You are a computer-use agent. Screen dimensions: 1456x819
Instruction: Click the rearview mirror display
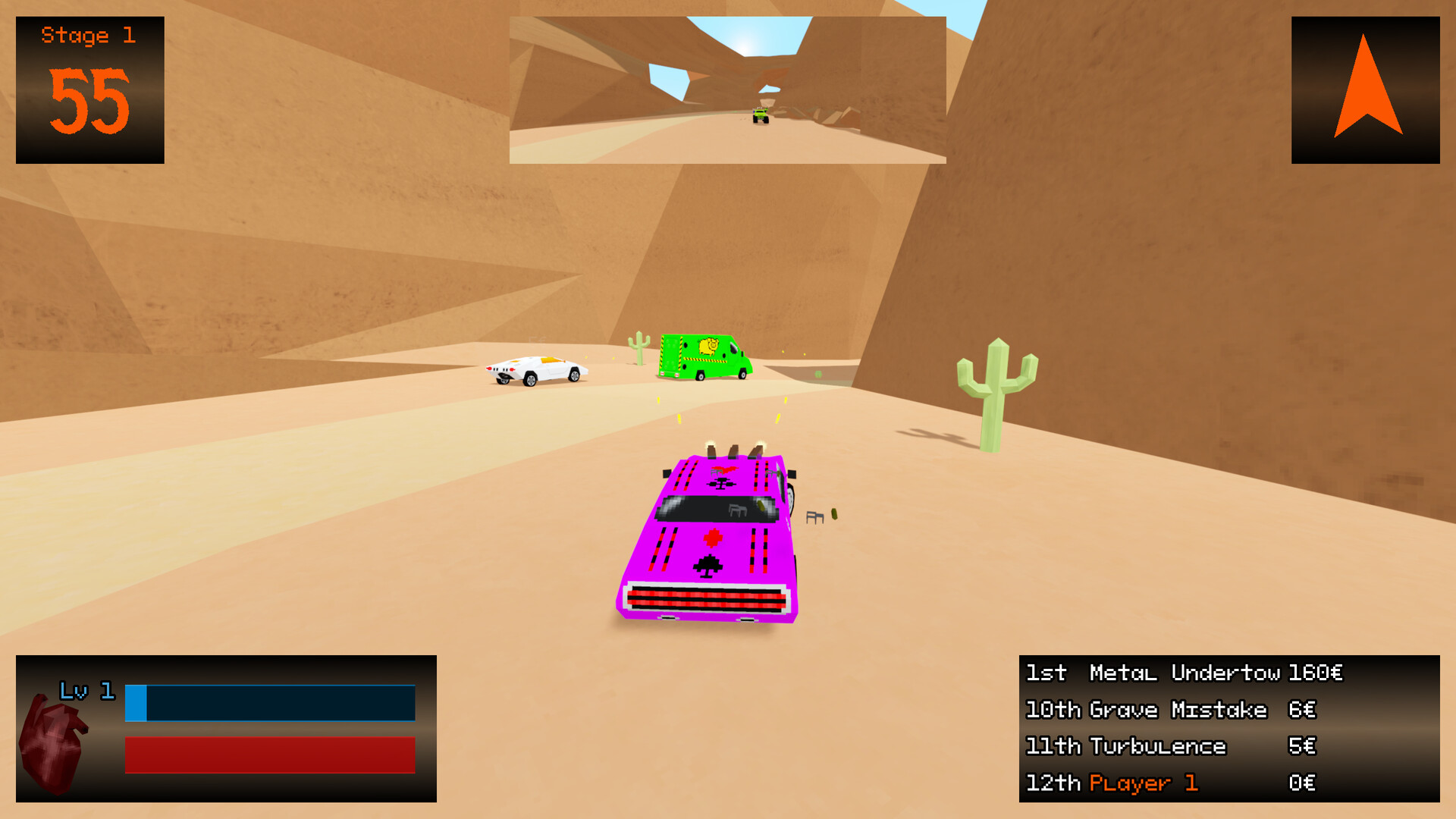(728, 86)
